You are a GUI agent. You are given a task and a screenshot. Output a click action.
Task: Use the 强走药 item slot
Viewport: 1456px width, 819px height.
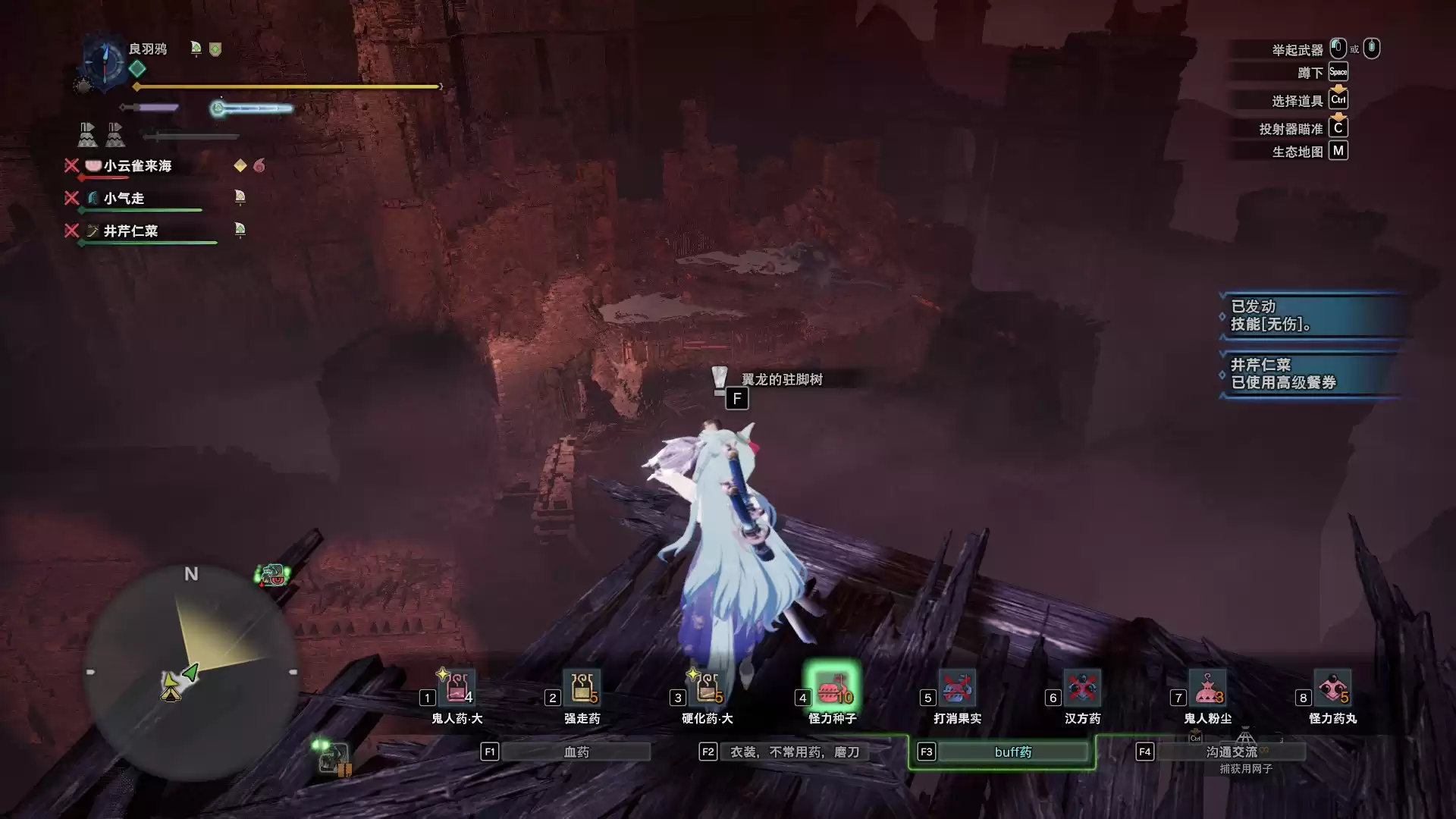coord(582,689)
